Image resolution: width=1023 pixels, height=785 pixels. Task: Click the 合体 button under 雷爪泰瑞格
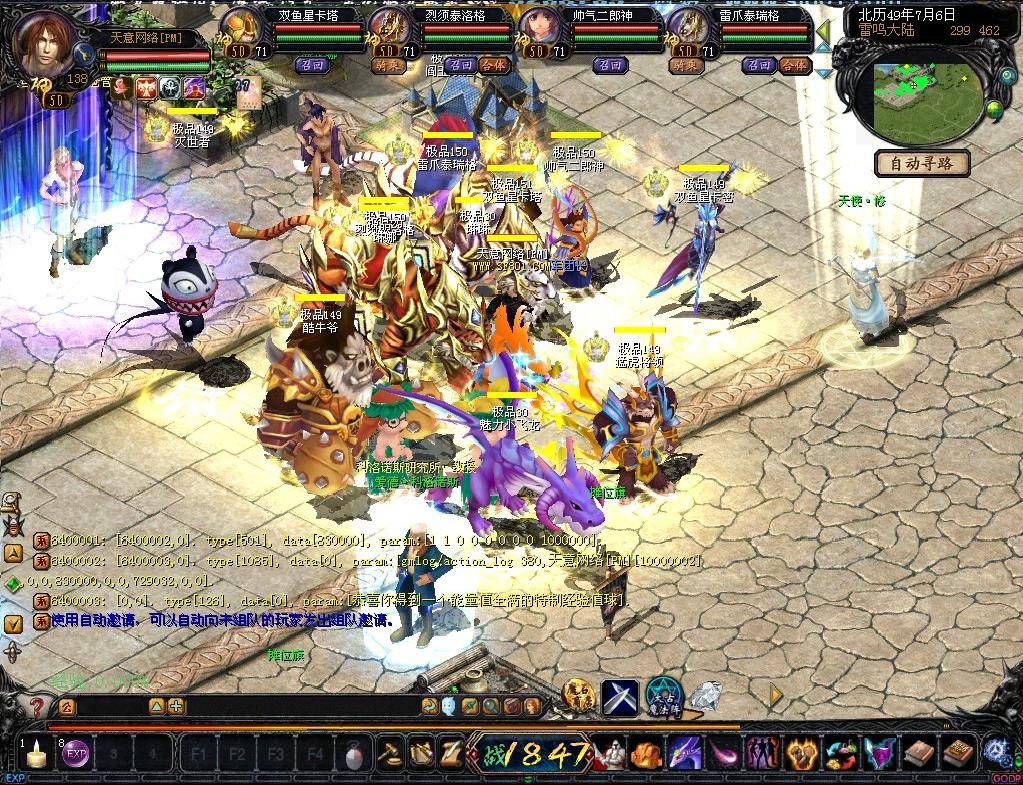coord(794,65)
